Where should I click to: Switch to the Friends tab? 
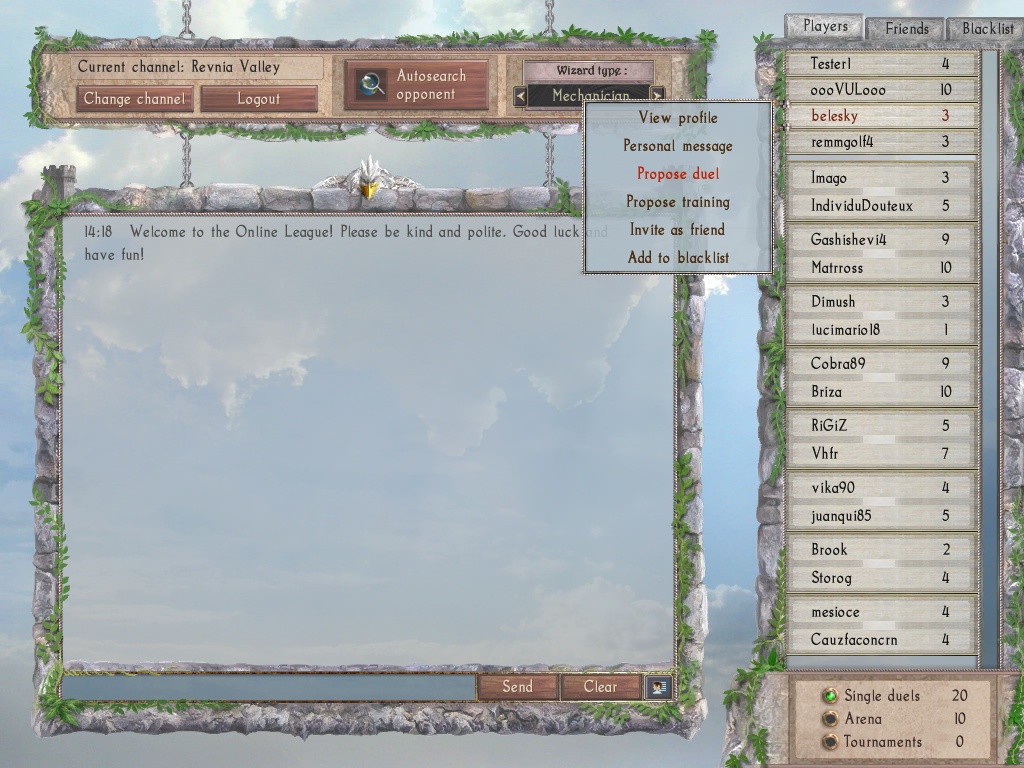click(x=906, y=29)
